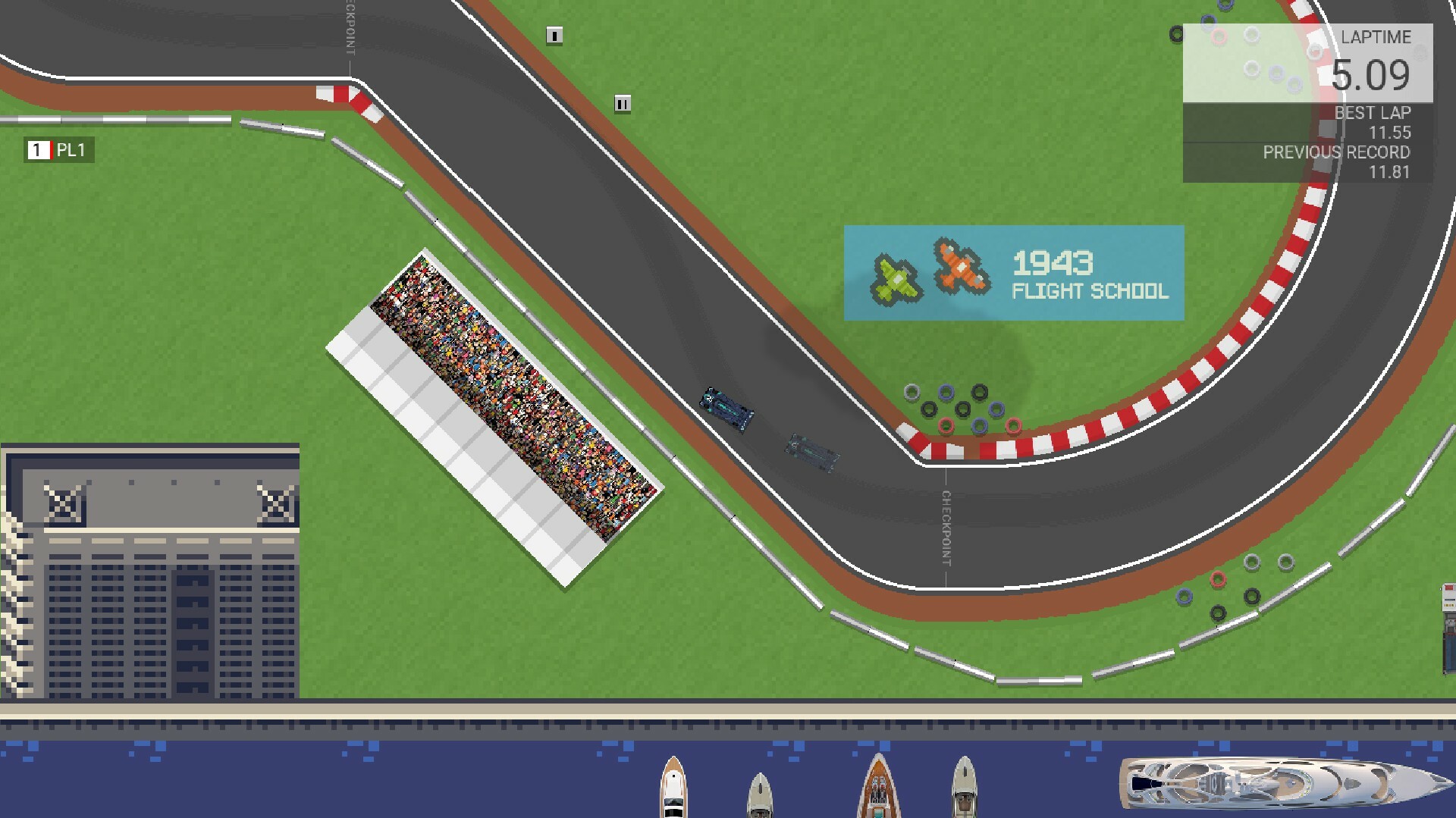
Task: Click the distance marker board labeled II
Action: pyautogui.click(x=622, y=101)
